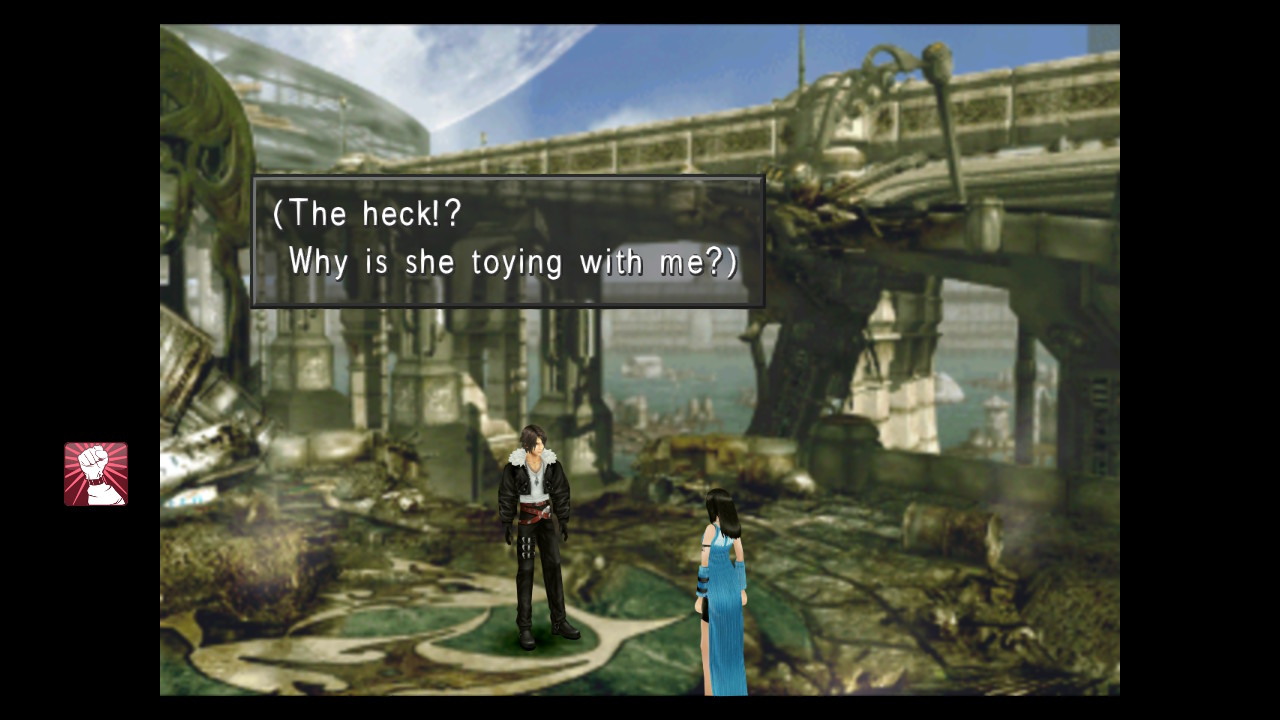The width and height of the screenshot is (1280, 720).
Task: Tap the red fist battle assist icon
Action: coord(96,474)
